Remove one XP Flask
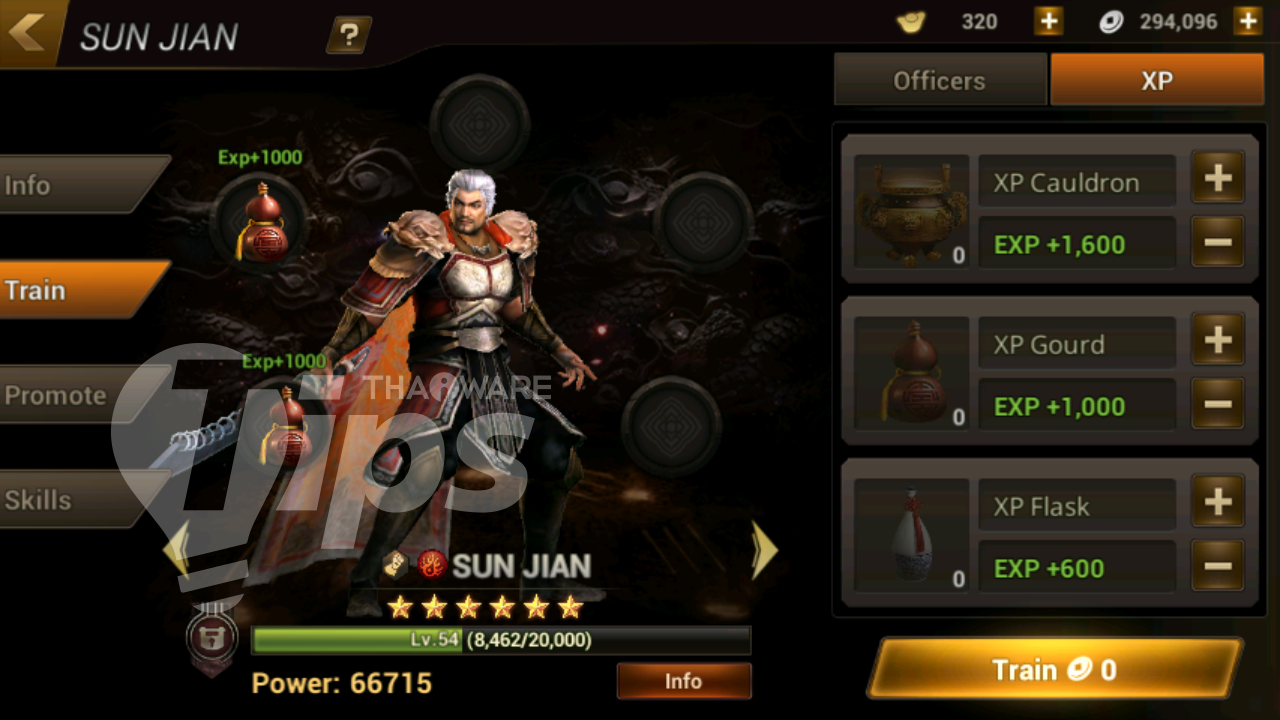The width and height of the screenshot is (1280, 720). [1217, 566]
